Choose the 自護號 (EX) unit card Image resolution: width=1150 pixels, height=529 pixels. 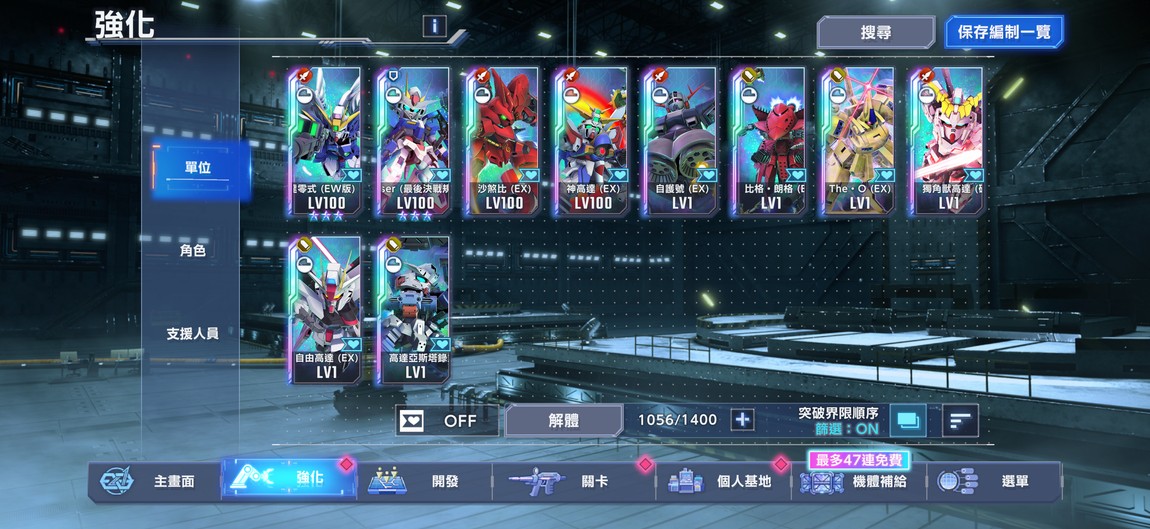(x=680, y=141)
